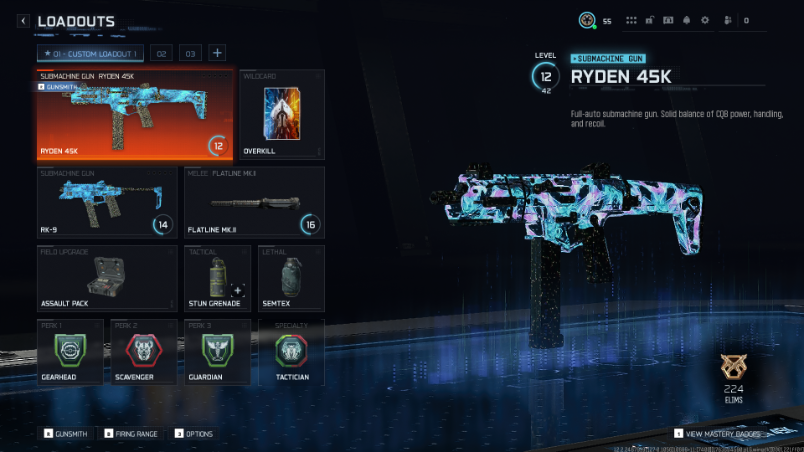Open the grid menu icon

(x=631, y=20)
